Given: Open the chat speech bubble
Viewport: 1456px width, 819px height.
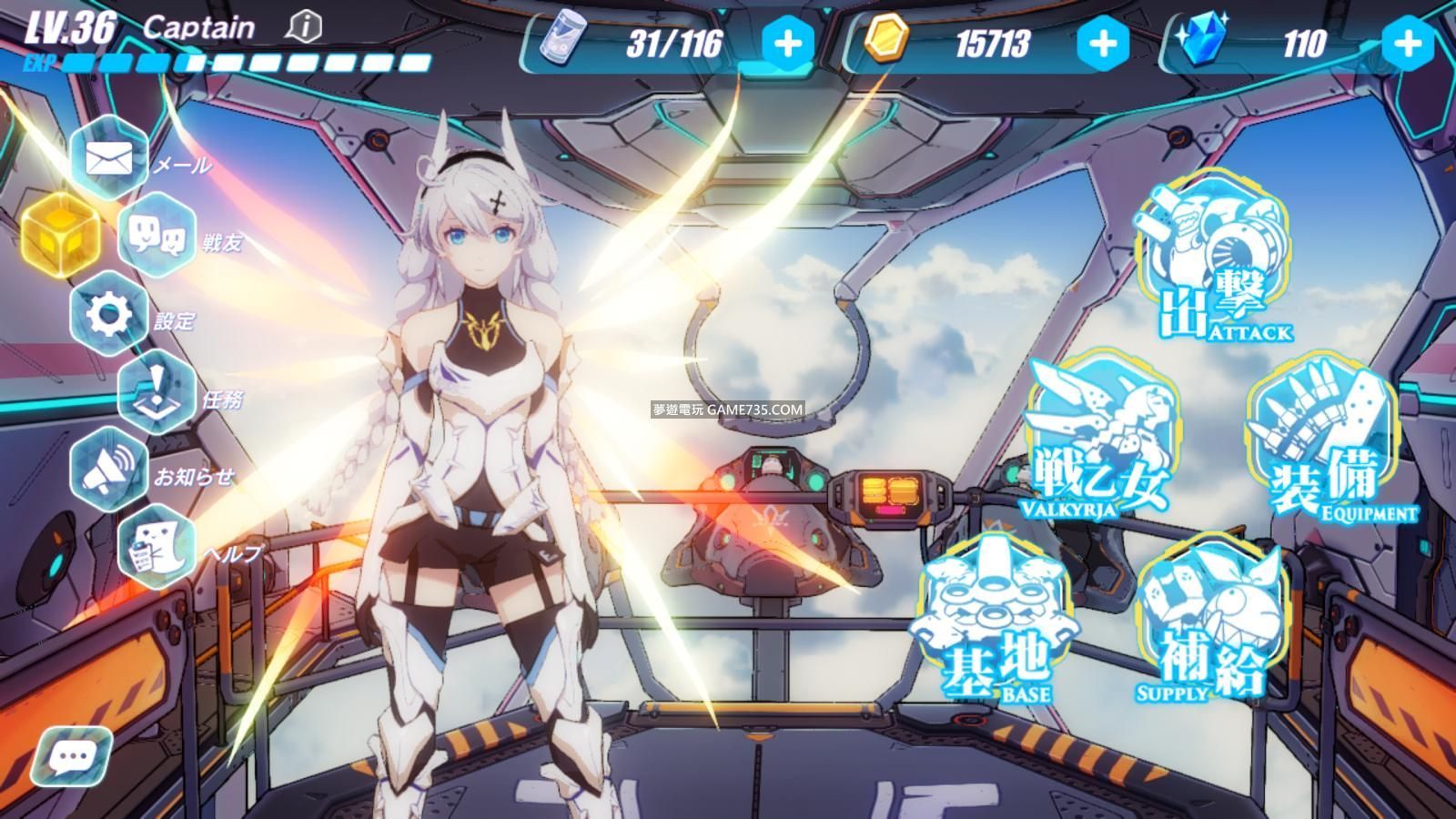Looking at the screenshot, I should coord(71,756).
